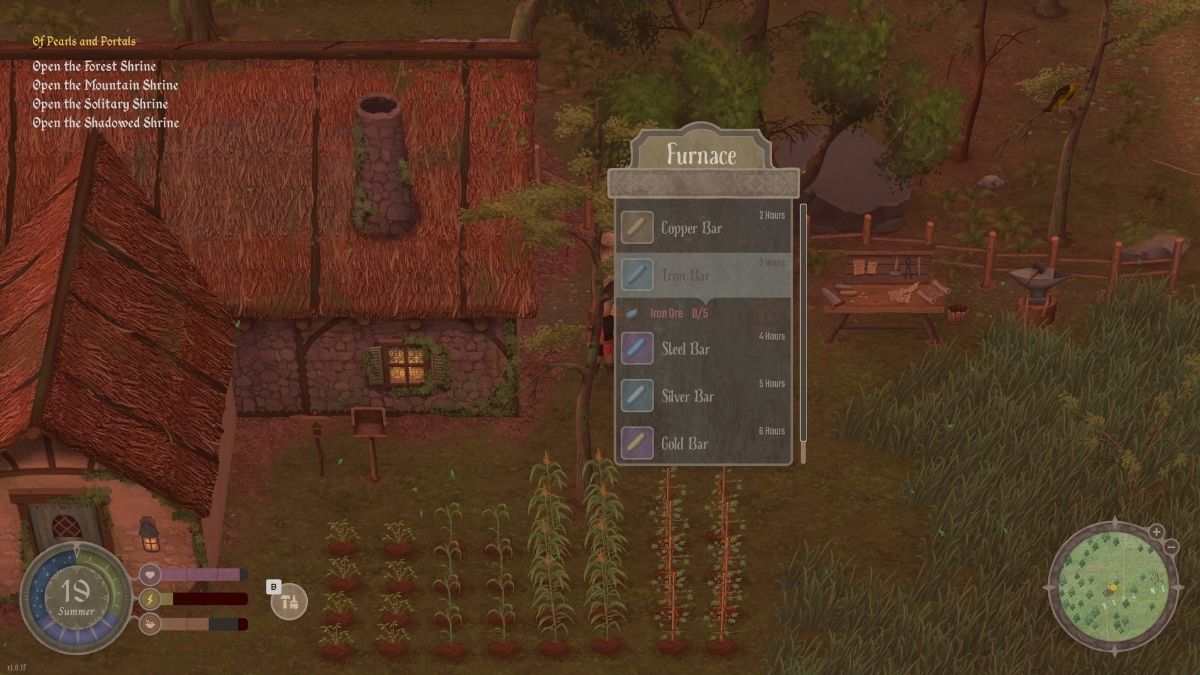The width and height of the screenshot is (1200, 675).
Task: Select the Copper Bar recipe
Action: tap(704, 228)
